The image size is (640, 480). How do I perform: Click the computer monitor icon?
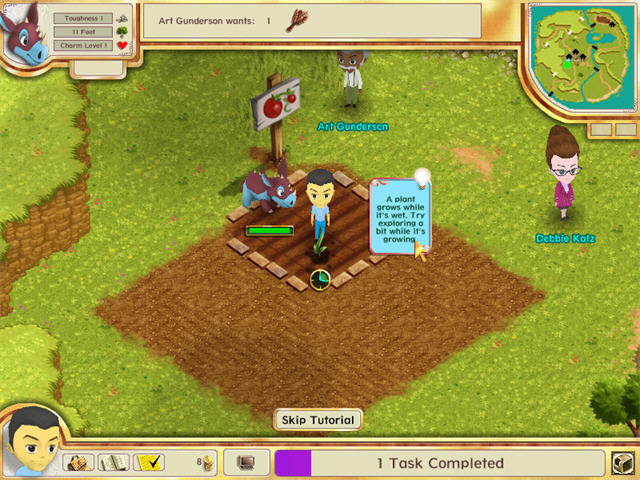click(x=245, y=463)
